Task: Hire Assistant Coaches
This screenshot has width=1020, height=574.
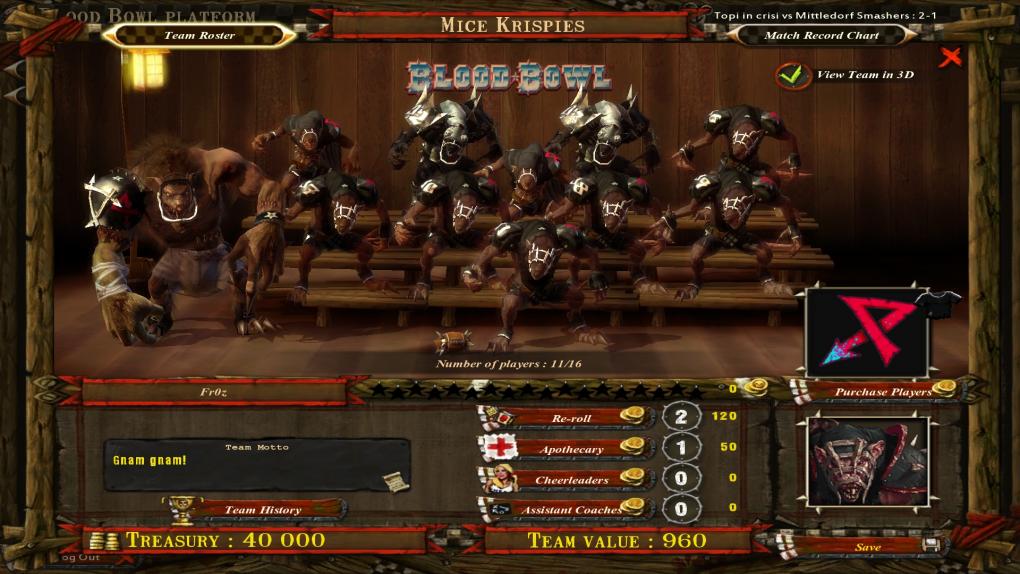Action: point(570,509)
